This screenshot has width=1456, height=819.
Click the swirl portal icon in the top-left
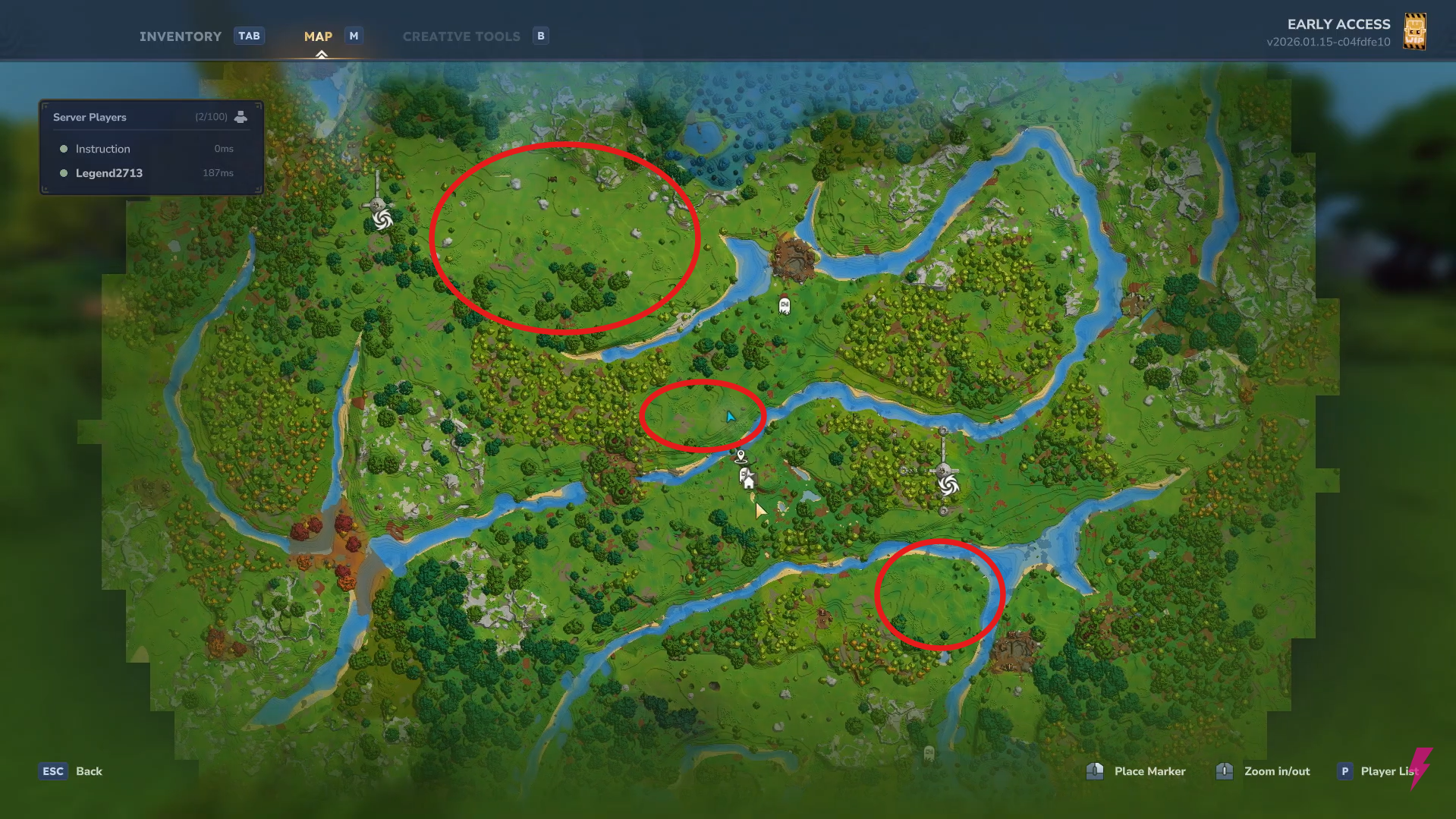click(x=382, y=221)
